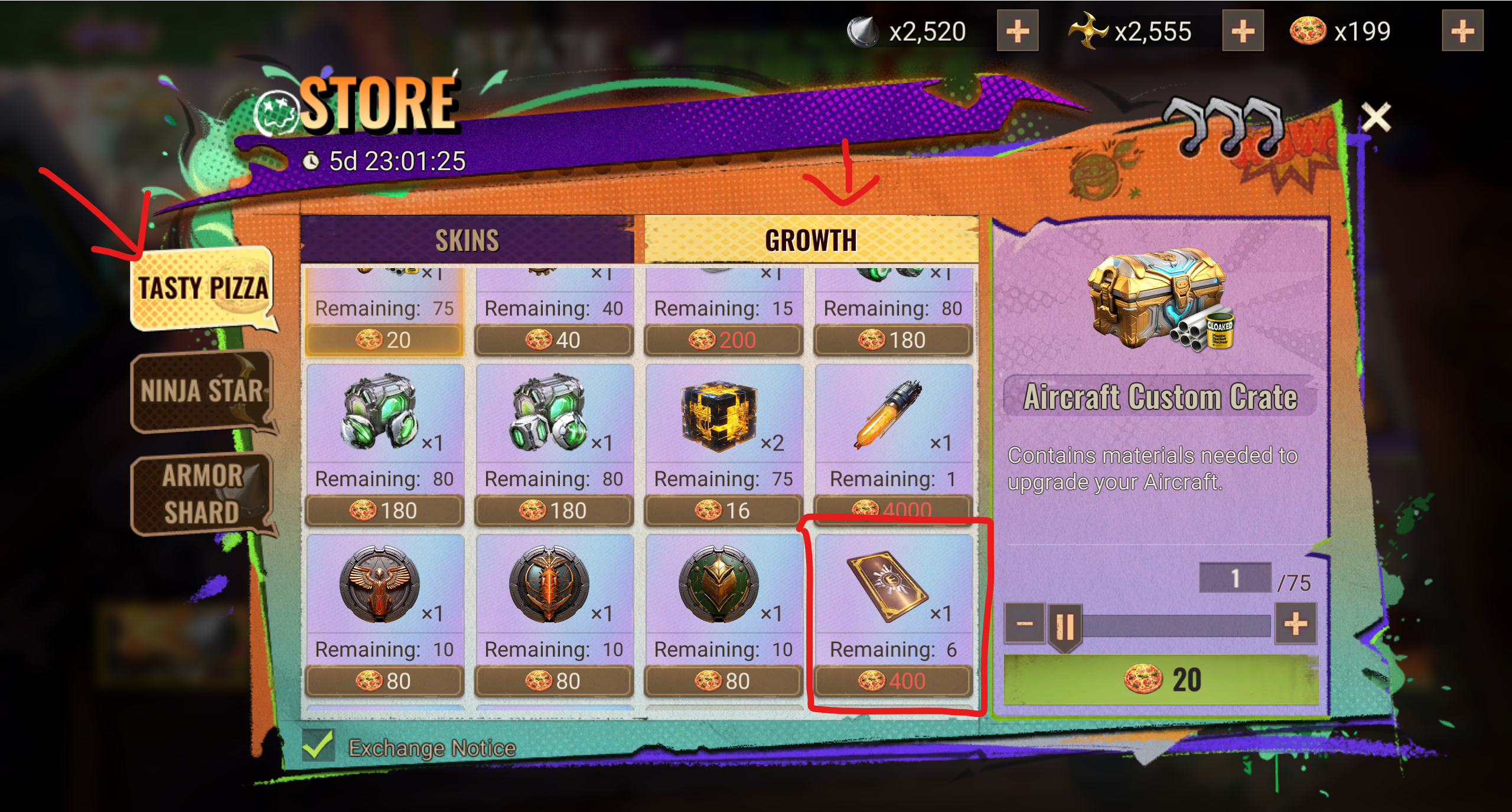This screenshot has height=812, width=1512.
Task: Open the Ninja Star store category
Action: [201, 391]
